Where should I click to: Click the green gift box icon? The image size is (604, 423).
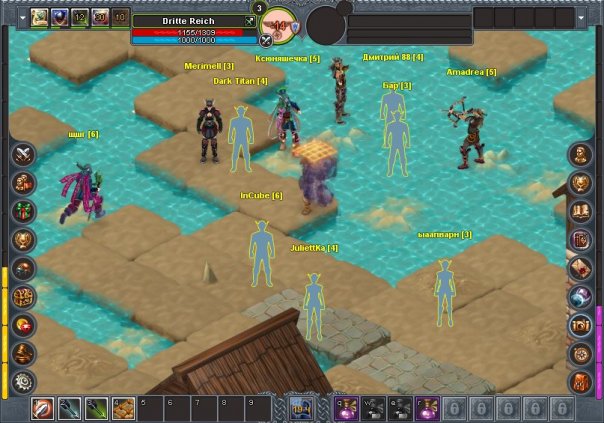(23, 211)
